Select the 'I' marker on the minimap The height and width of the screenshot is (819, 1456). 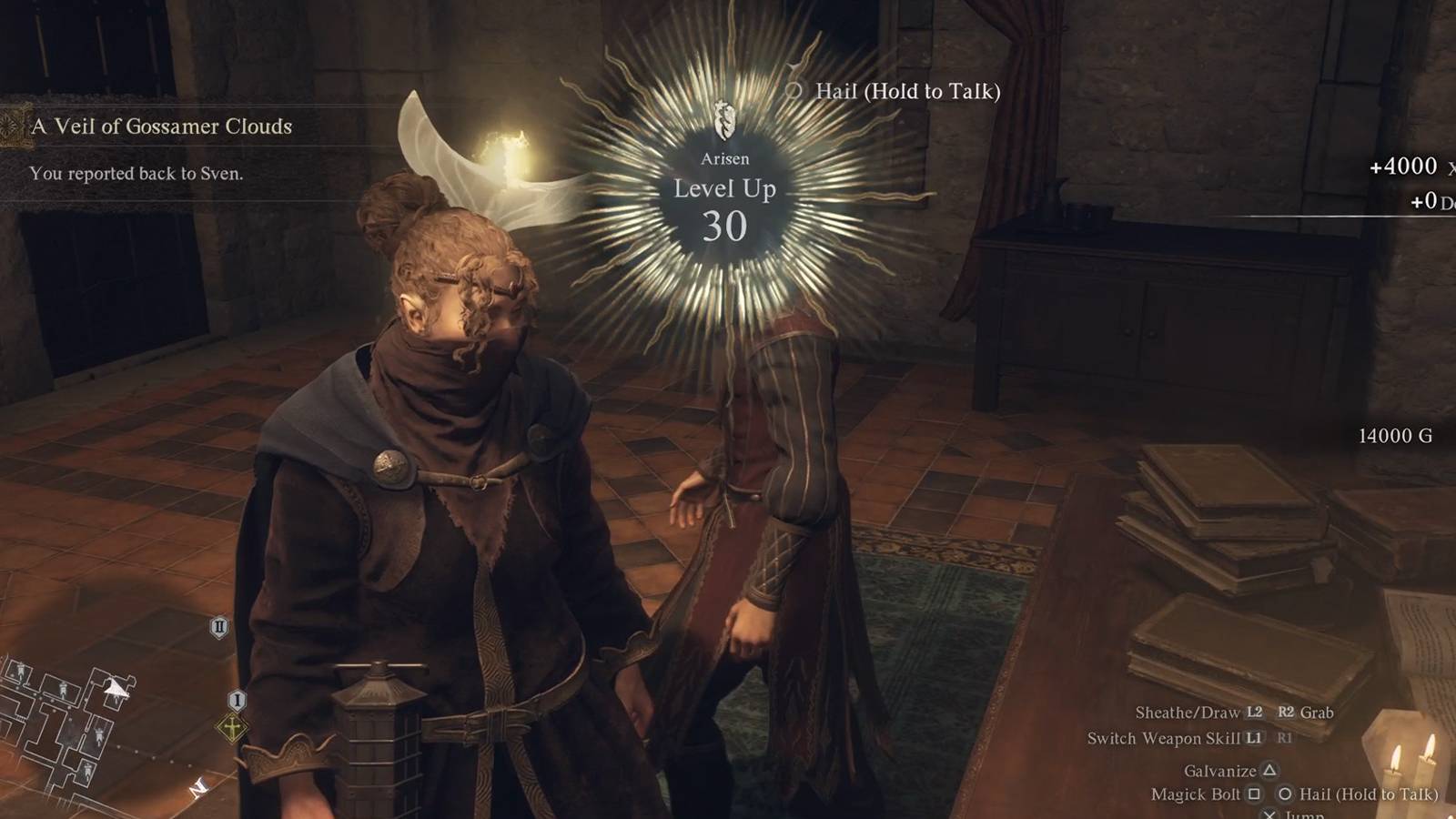tap(238, 700)
